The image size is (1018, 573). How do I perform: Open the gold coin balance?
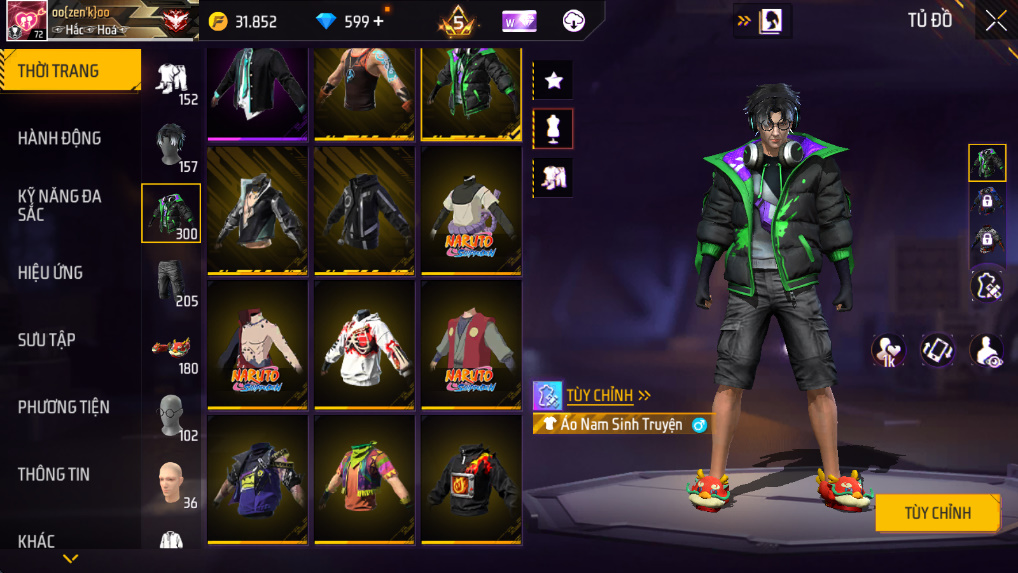pos(244,21)
